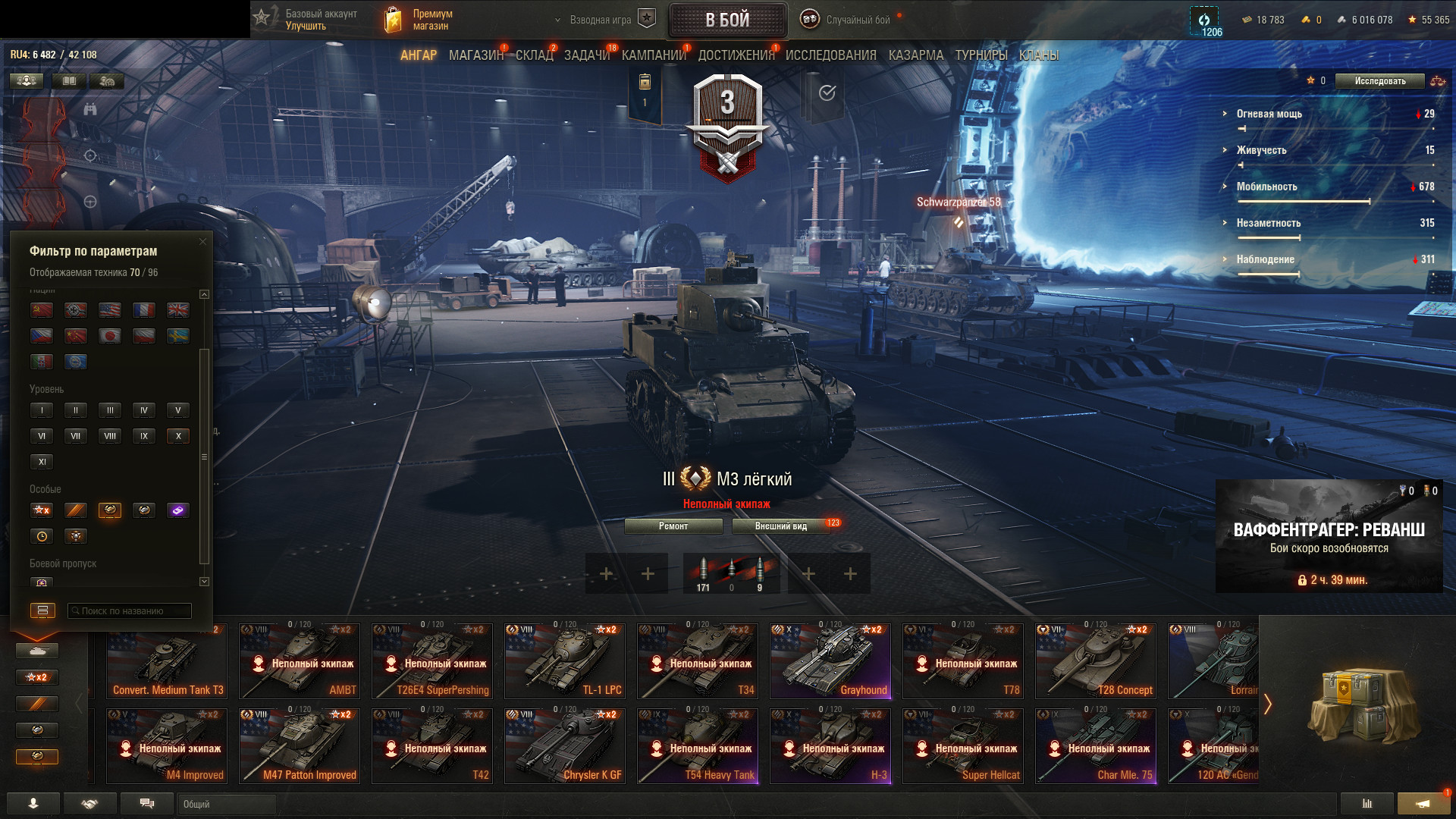Click the vehicle name search field
This screenshot has height=819, width=1456.
tap(129, 611)
